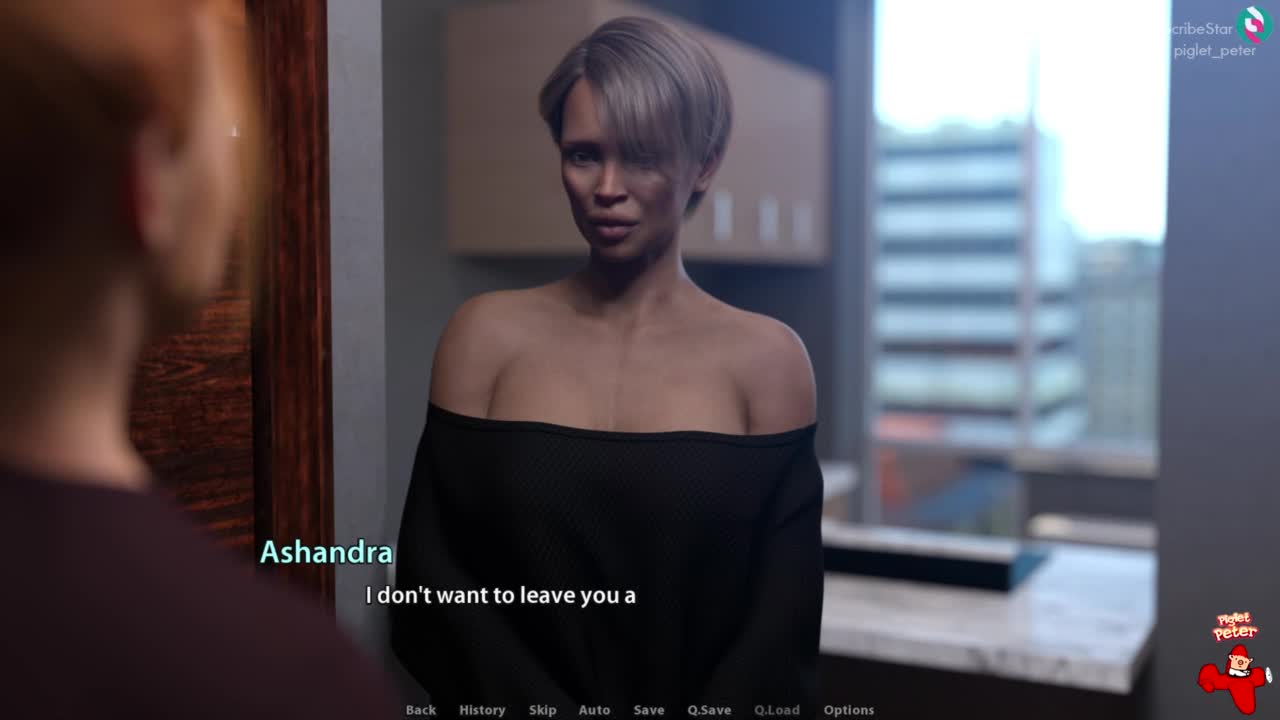Quick load using the Q.Load button
This screenshot has height=720, width=1280.
tap(777, 710)
